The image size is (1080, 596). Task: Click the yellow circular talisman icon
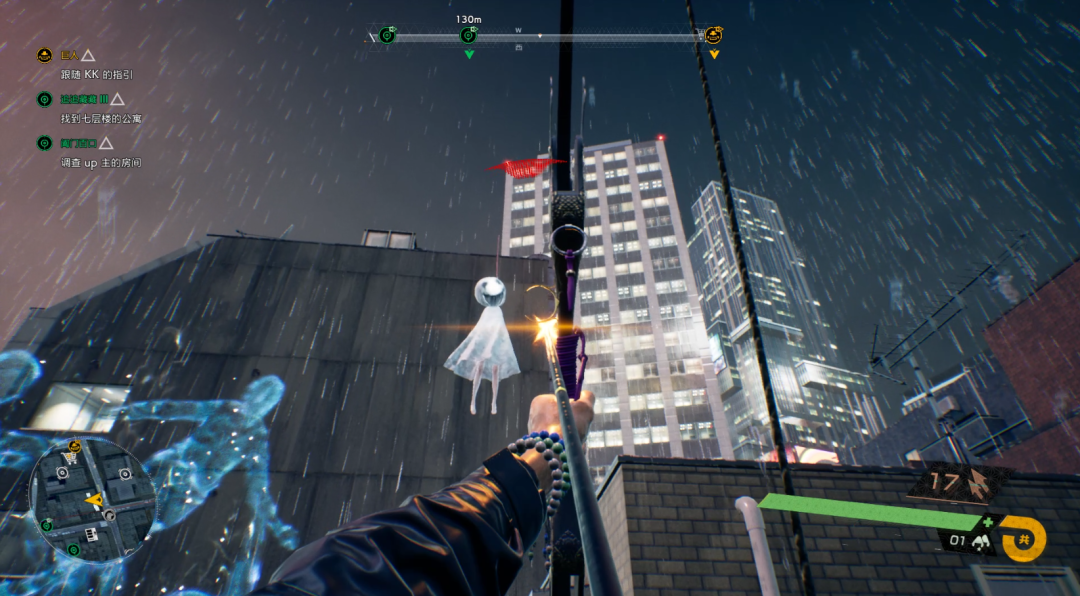click(1024, 538)
